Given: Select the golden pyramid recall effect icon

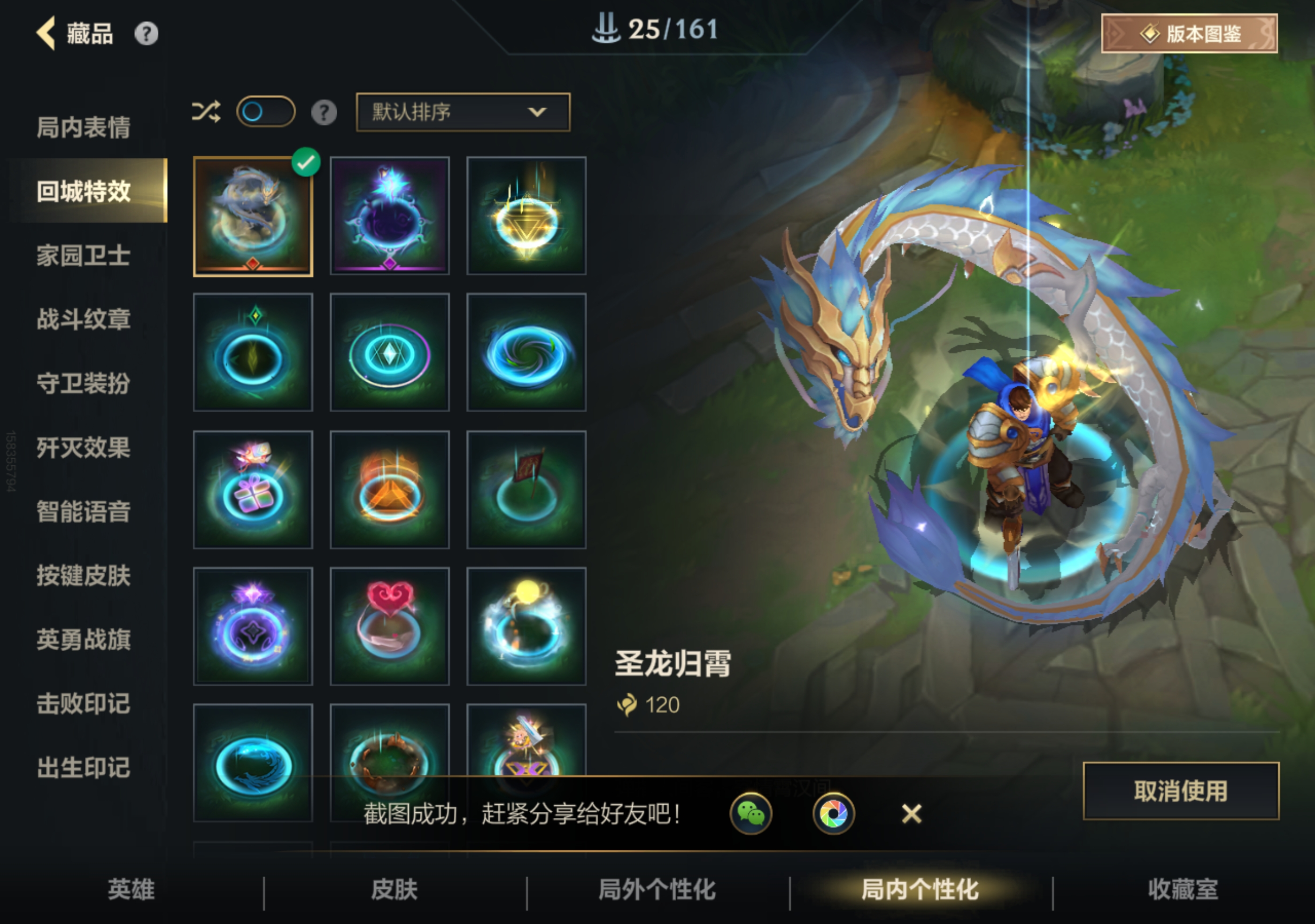Looking at the screenshot, I should [389, 489].
